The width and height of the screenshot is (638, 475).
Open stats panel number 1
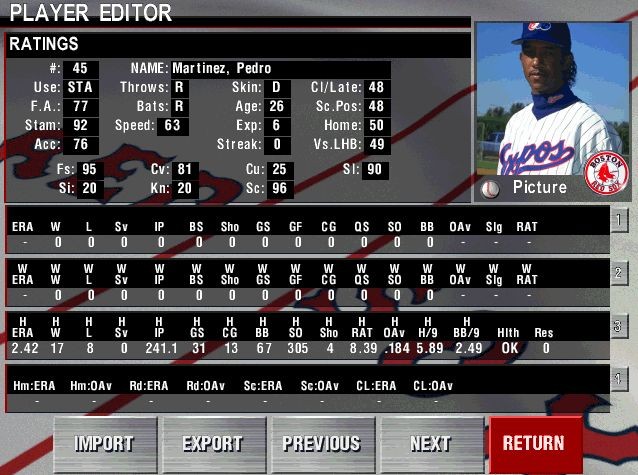click(620, 220)
